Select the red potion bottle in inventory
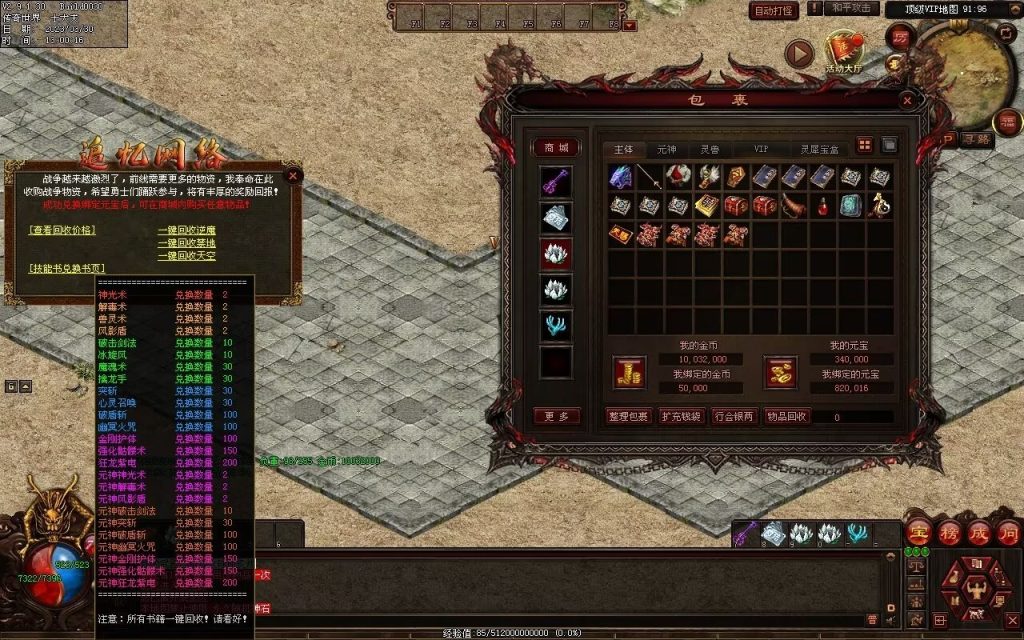The width and height of the screenshot is (1024, 640). [x=822, y=206]
